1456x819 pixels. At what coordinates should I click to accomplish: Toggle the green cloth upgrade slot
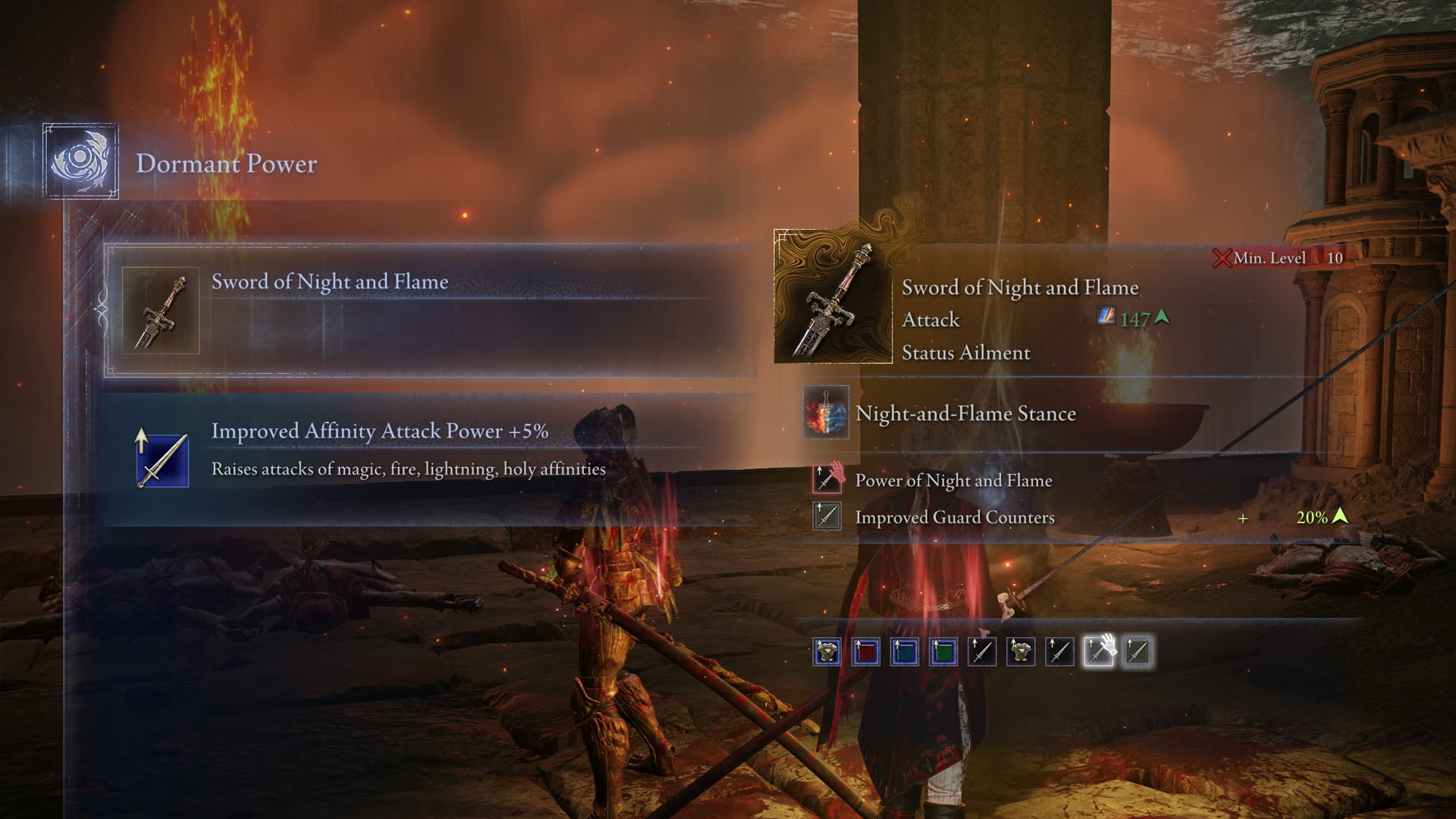944,651
